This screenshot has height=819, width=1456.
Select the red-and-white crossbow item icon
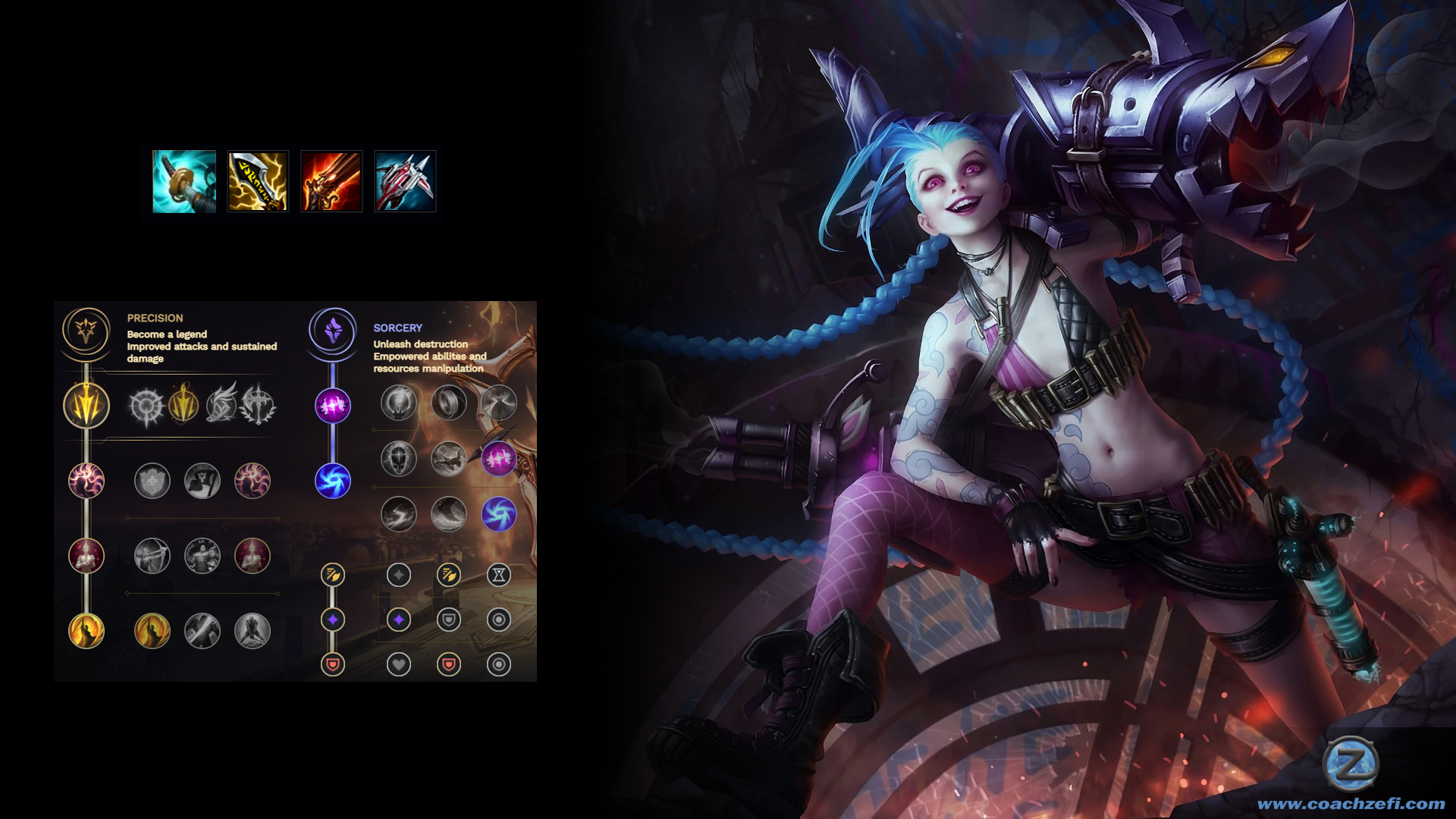pos(405,181)
